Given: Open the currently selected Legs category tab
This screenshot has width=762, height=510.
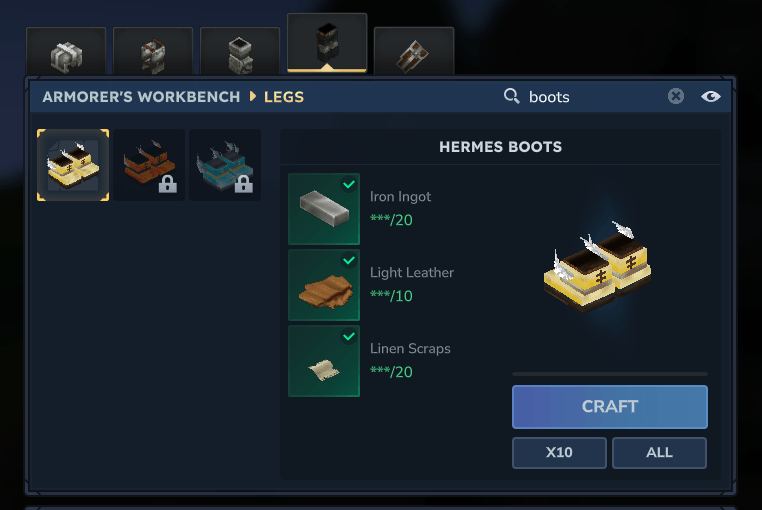Looking at the screenshot, I should (x=327, y=44).
